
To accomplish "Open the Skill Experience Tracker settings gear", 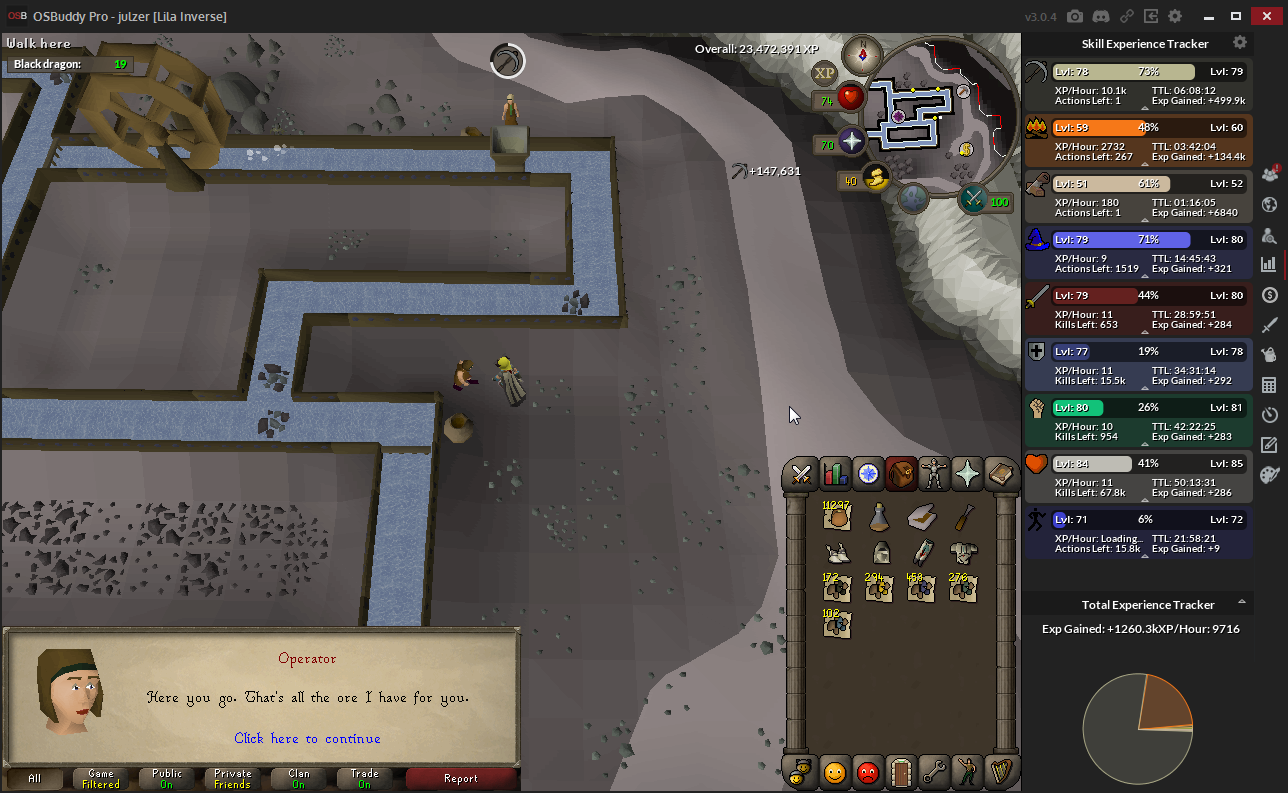I will (1240, 43).
